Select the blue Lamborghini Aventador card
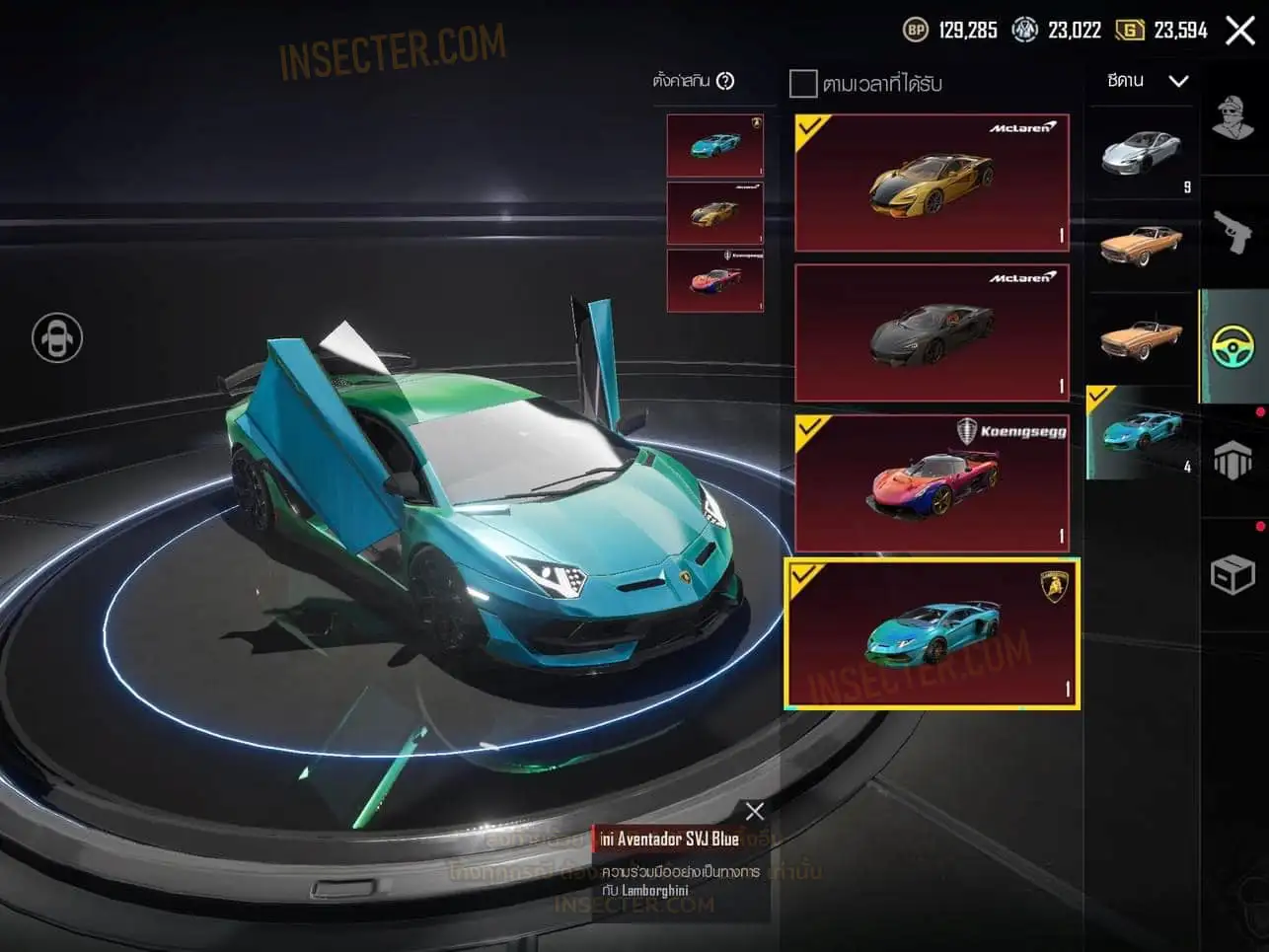 click(932, 633)
